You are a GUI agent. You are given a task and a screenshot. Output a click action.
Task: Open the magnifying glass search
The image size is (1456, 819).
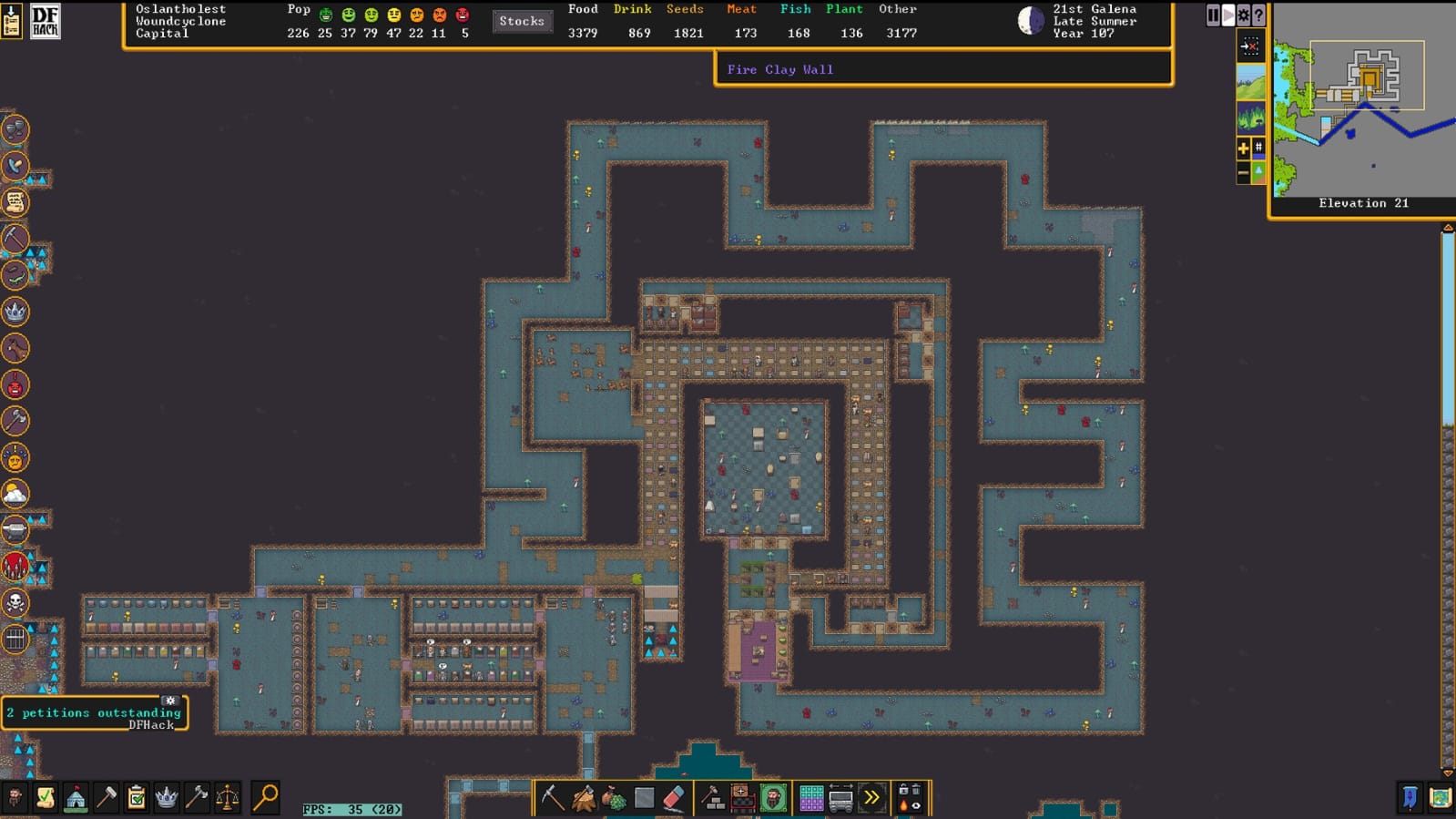265,797
